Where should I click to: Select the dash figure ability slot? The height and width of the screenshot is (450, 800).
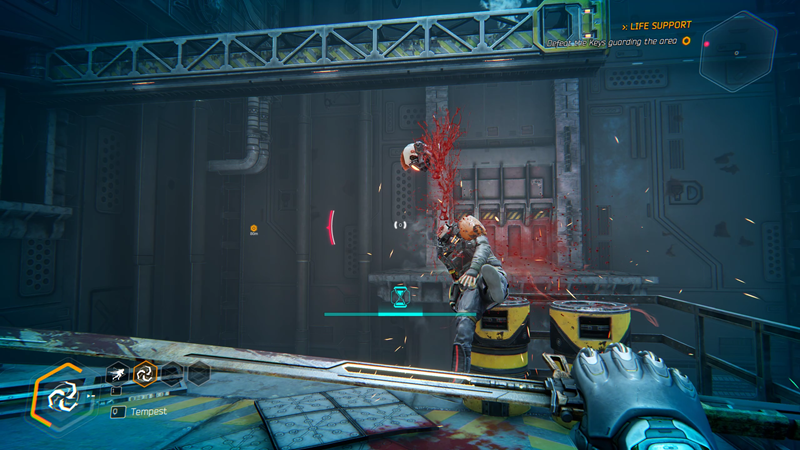(118, 374)
